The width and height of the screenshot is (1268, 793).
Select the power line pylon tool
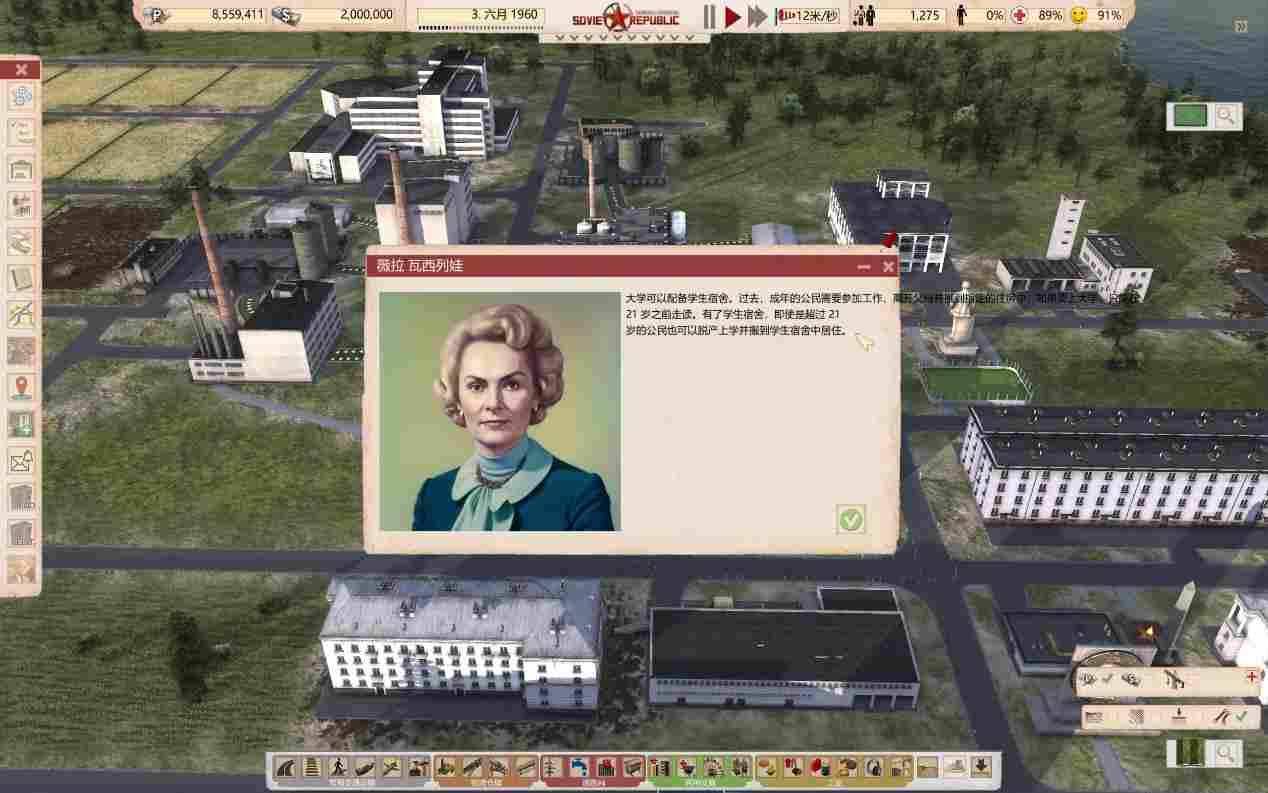click(553, 767)
